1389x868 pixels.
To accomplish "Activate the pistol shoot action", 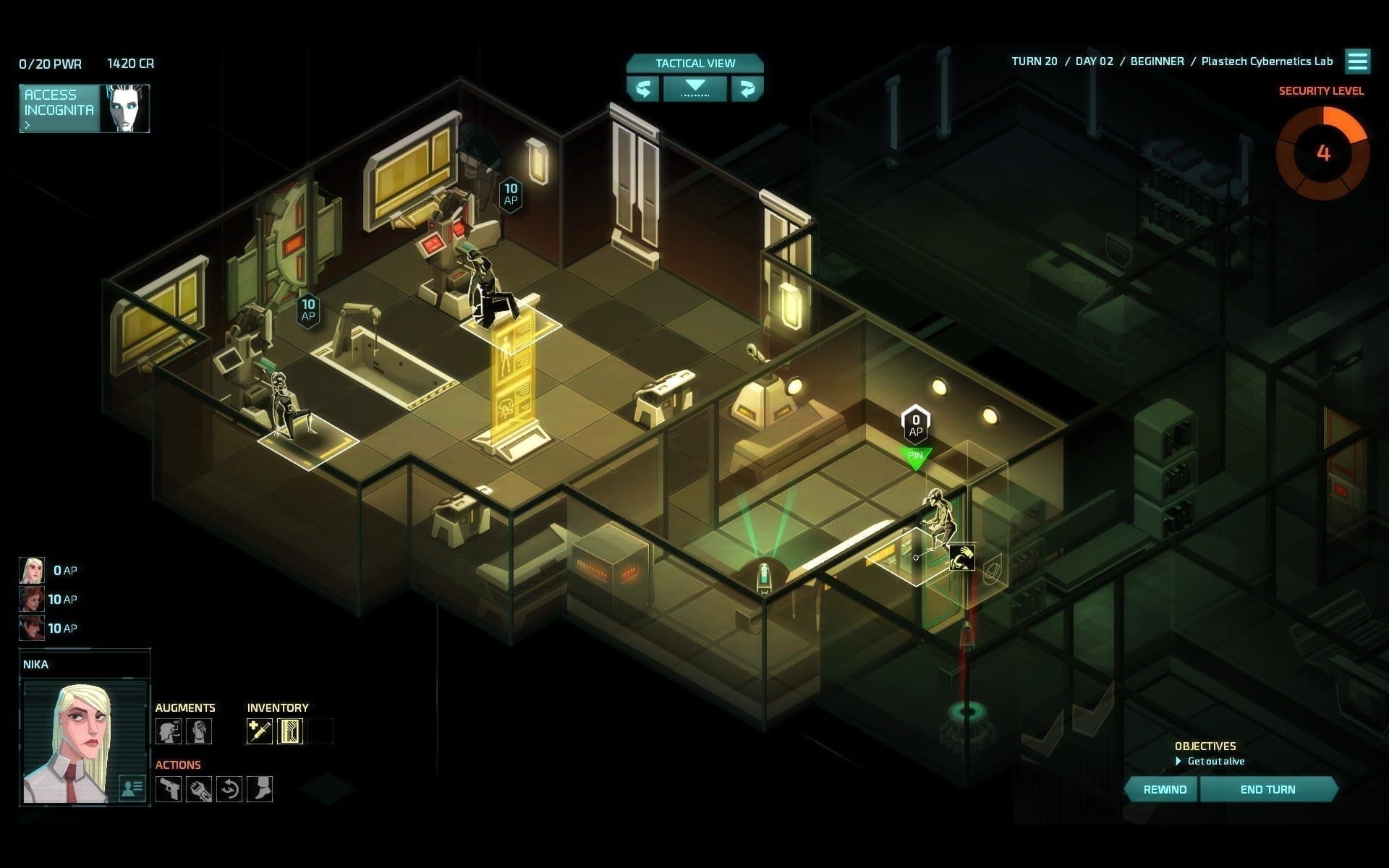I will point(169,788).
